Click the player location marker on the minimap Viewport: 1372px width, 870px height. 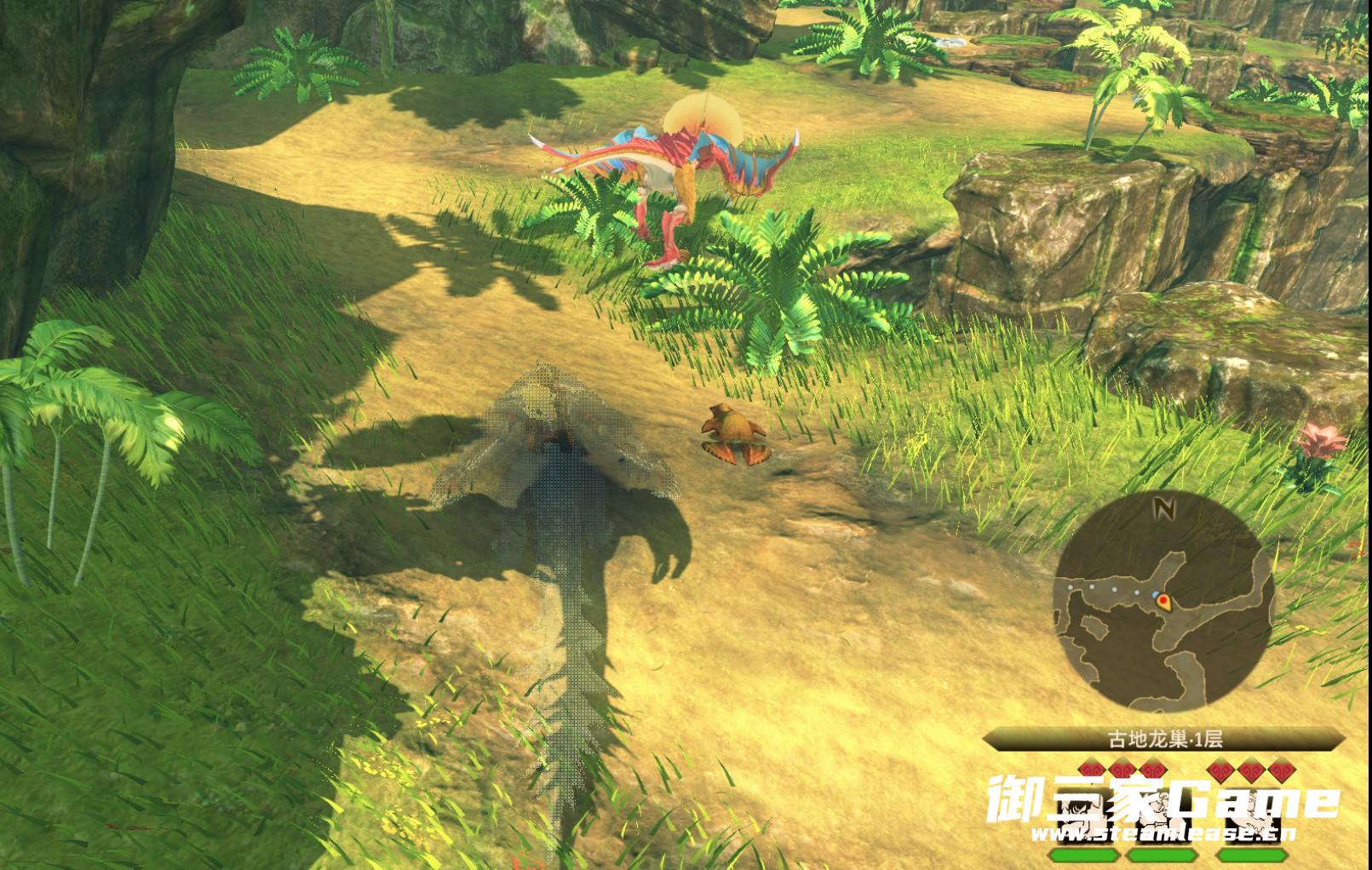[x=1163, y=603]
